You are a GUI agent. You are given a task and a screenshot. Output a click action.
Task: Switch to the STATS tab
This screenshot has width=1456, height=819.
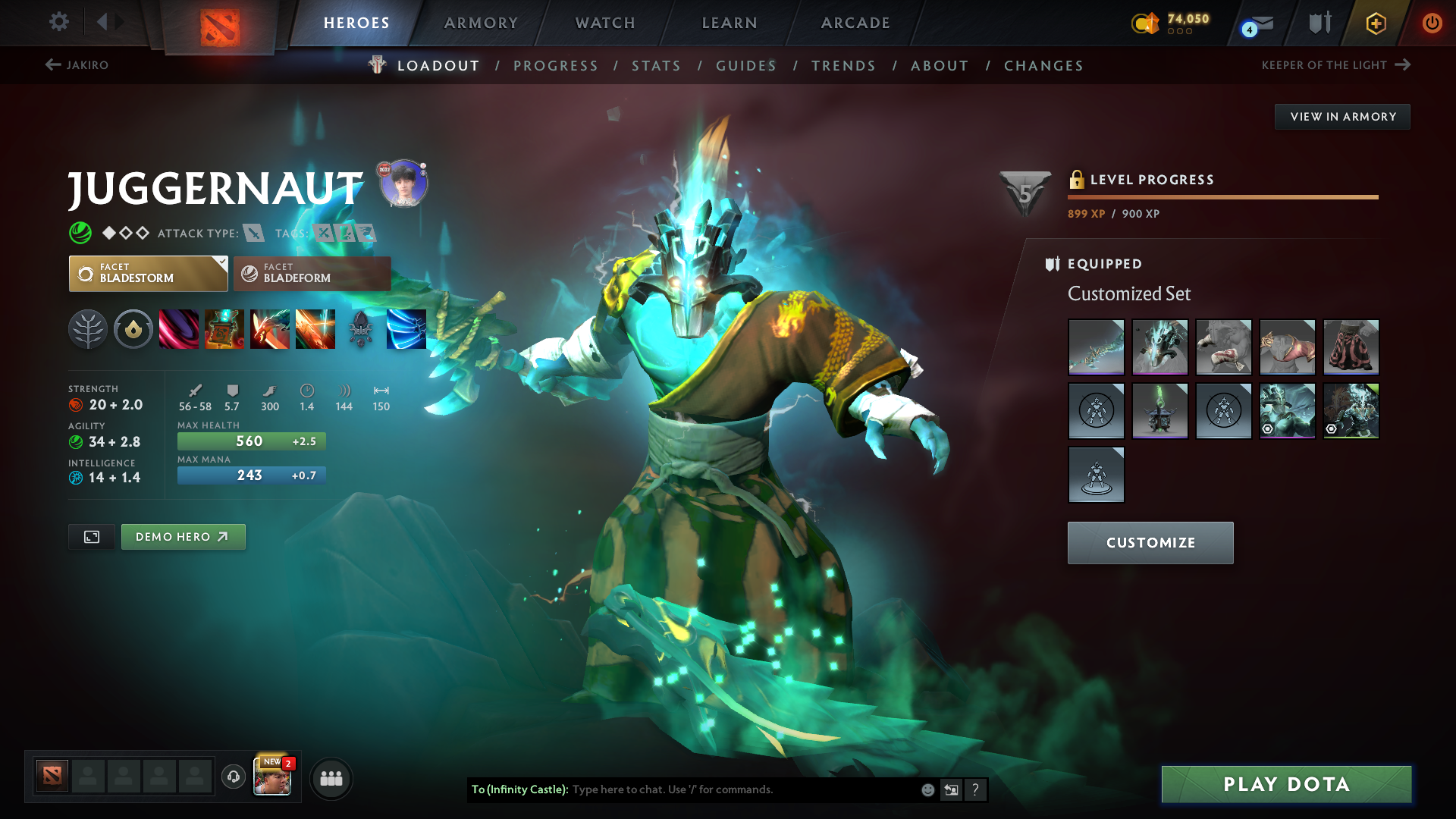pos(656,65)
